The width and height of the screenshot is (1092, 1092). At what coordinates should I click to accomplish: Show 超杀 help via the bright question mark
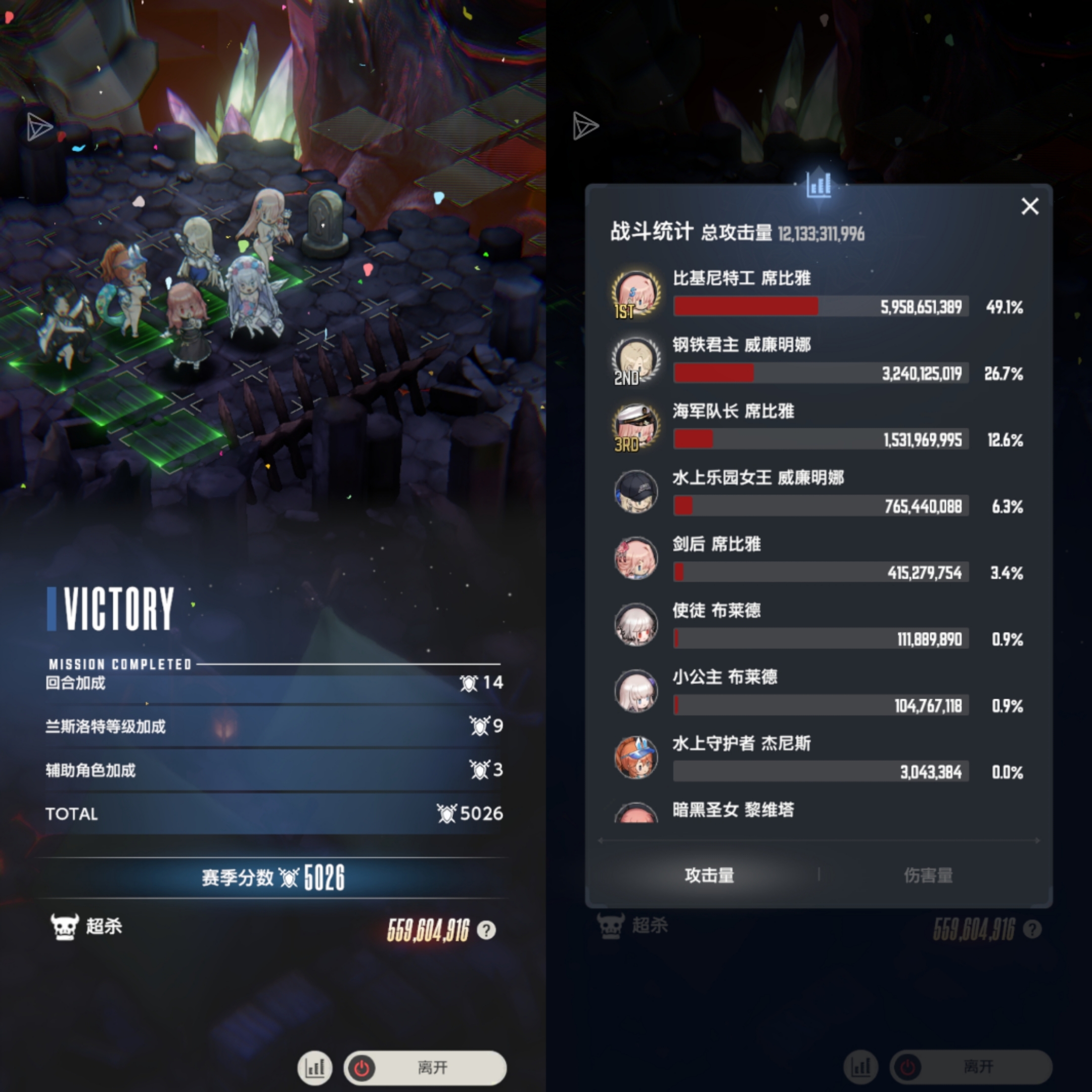pos(486,930)
